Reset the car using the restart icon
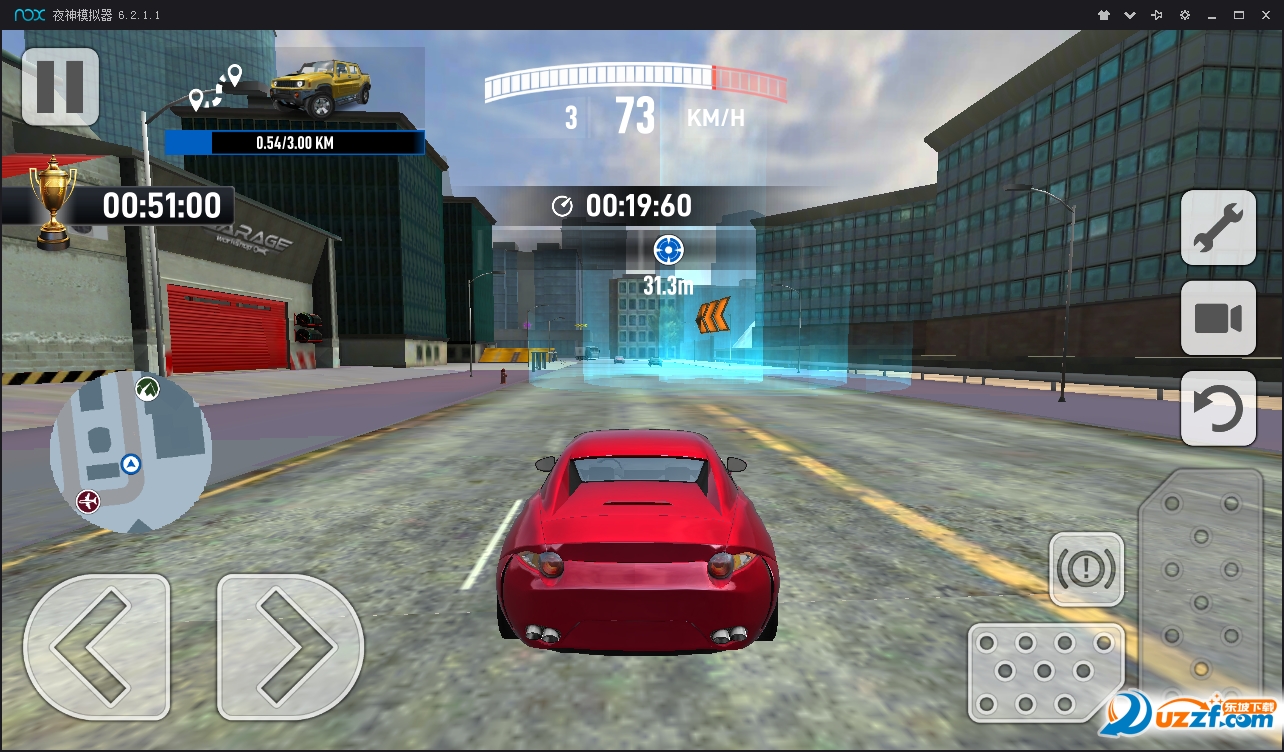 click(1218, 408)
